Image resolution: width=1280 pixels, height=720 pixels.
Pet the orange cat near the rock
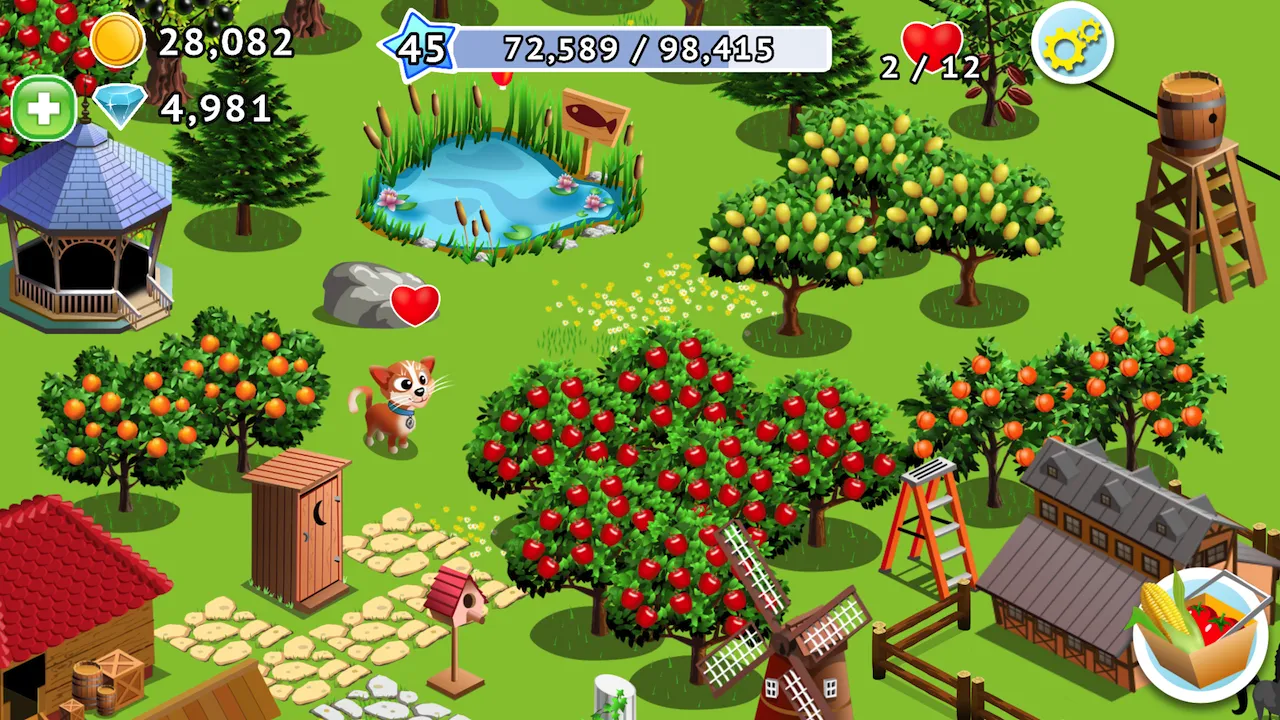click(x=399, y=400)
